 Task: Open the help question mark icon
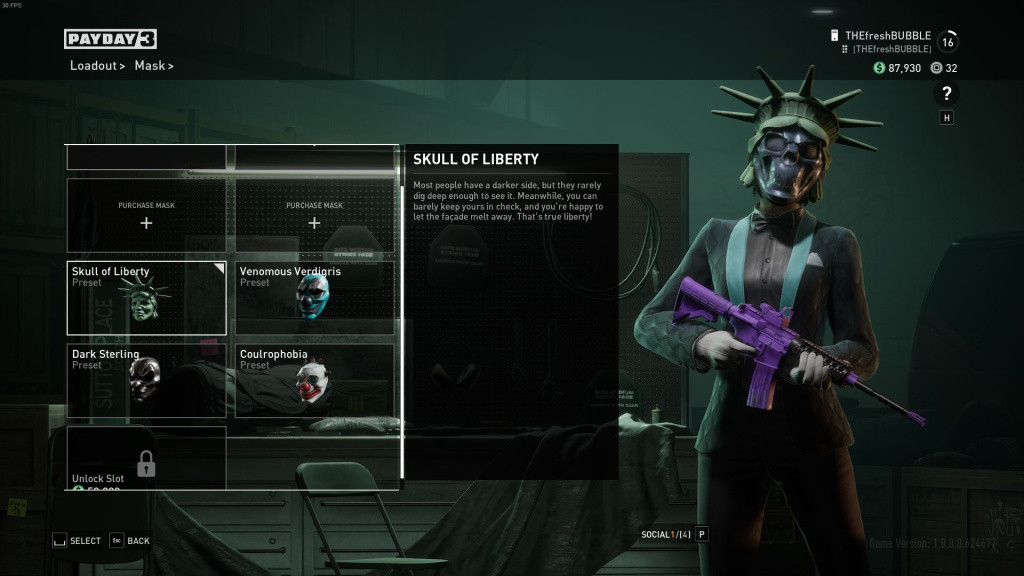pyautogui.click(x=946, y=94)
